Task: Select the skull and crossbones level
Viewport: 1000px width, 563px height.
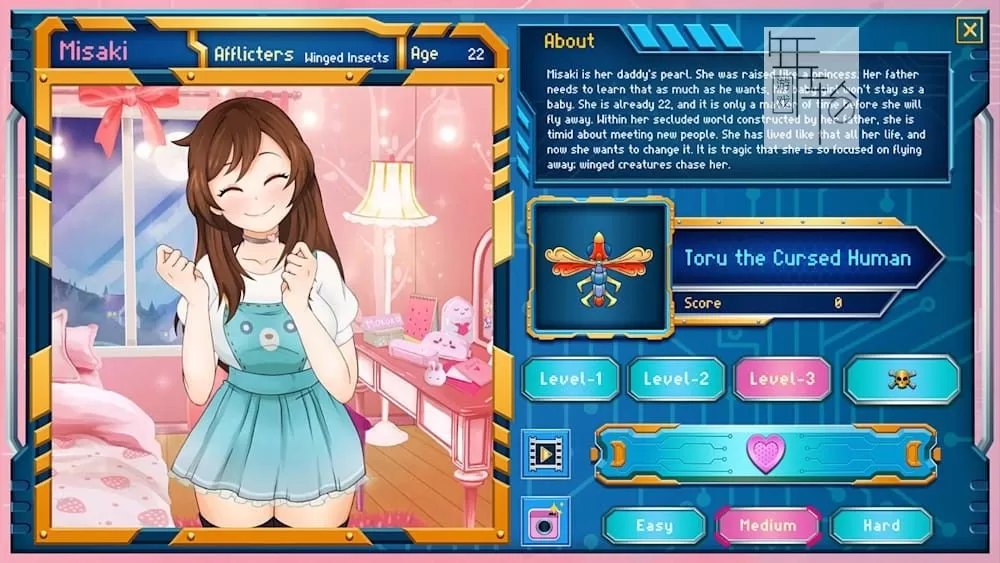Action: click(901, 379)
